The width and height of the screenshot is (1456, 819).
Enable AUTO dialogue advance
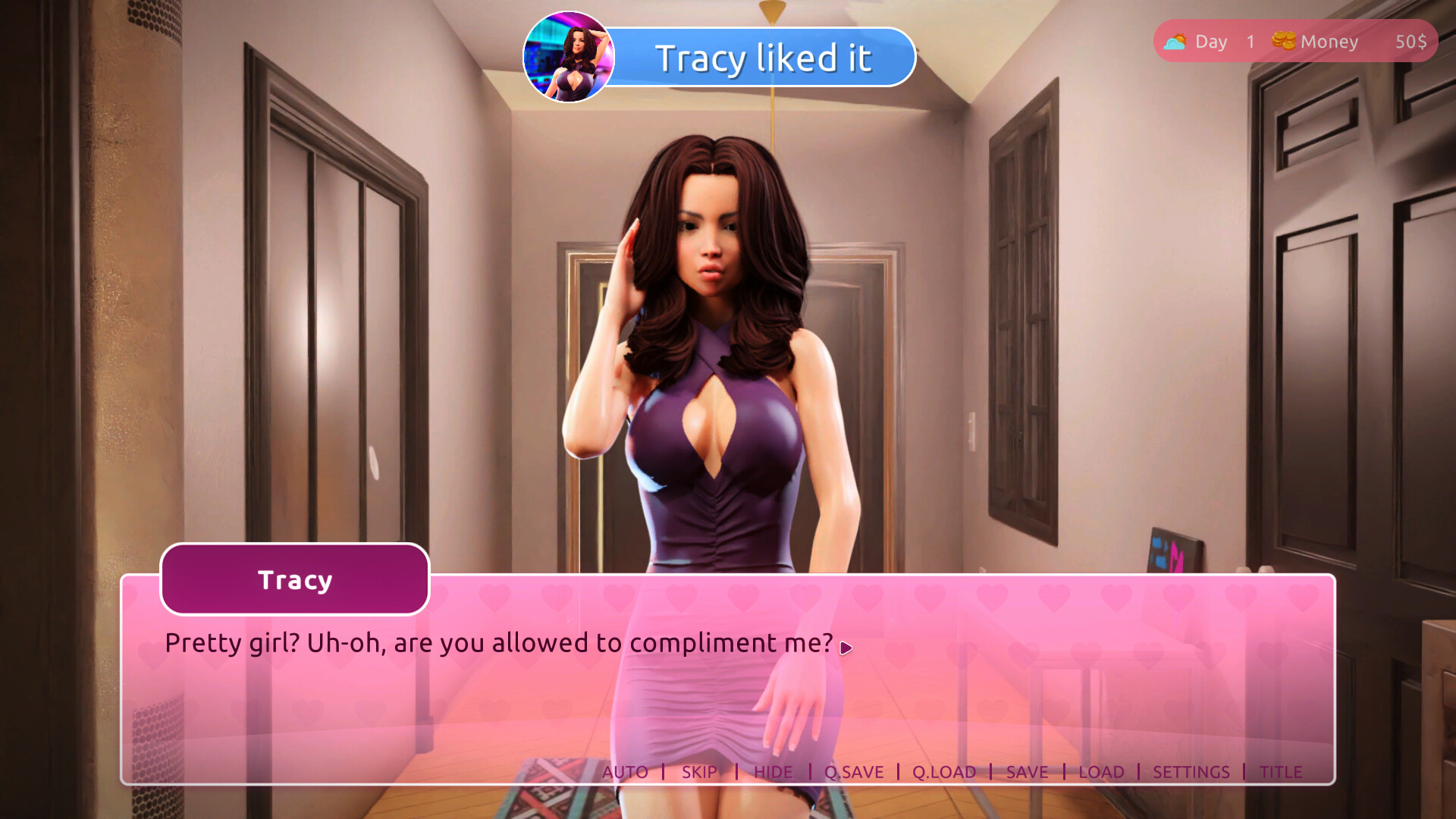pyautogui.click(x=625, y=772)
